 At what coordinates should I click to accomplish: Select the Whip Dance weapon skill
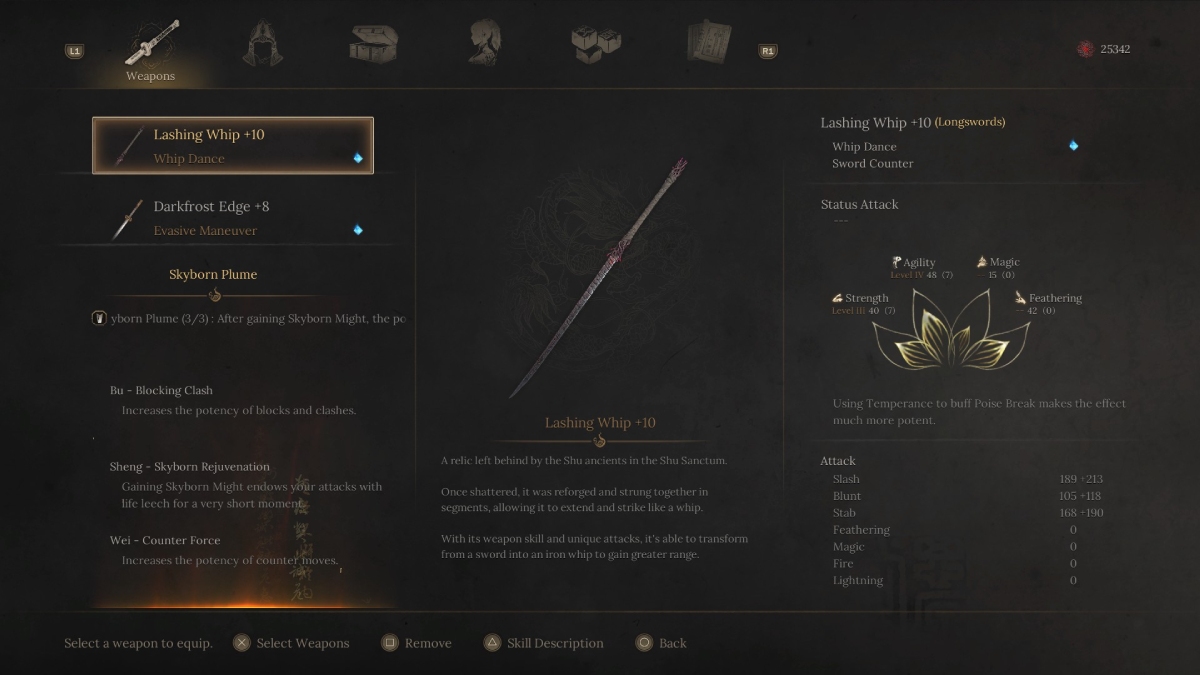pos(864,146)
